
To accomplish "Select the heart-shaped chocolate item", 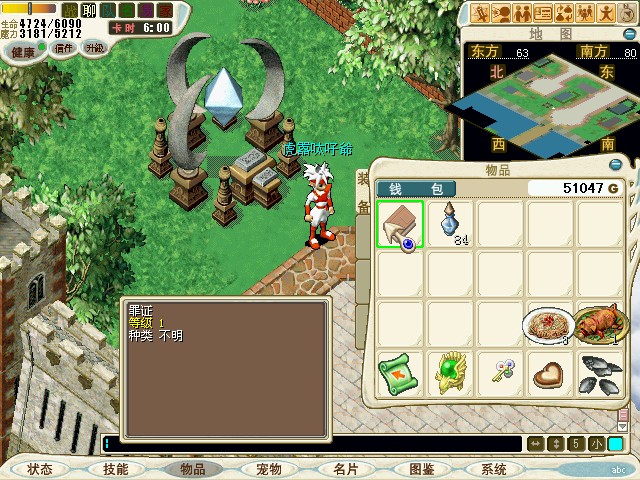I will point(548,374).
